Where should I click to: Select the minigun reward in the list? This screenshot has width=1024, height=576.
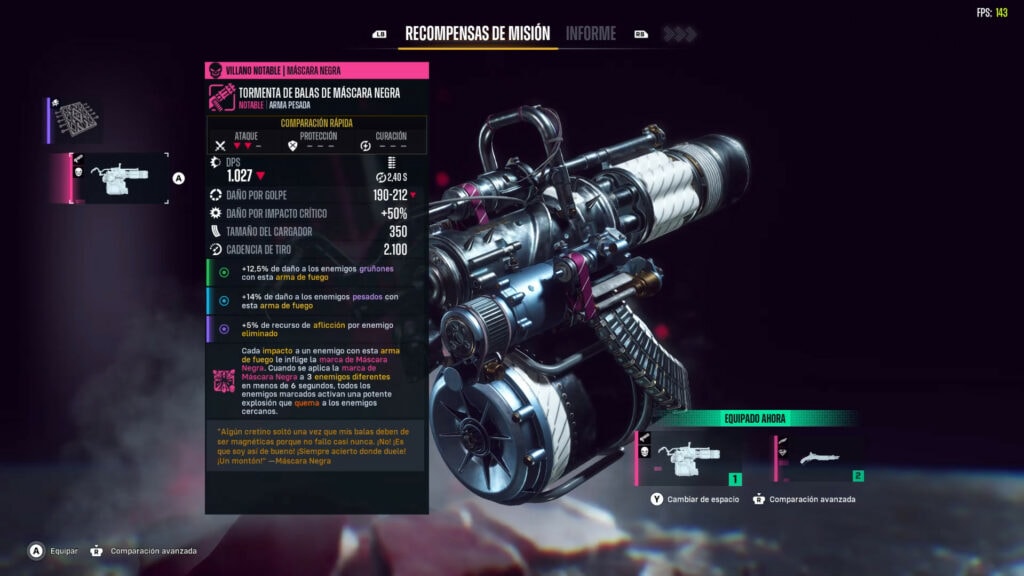120,178
